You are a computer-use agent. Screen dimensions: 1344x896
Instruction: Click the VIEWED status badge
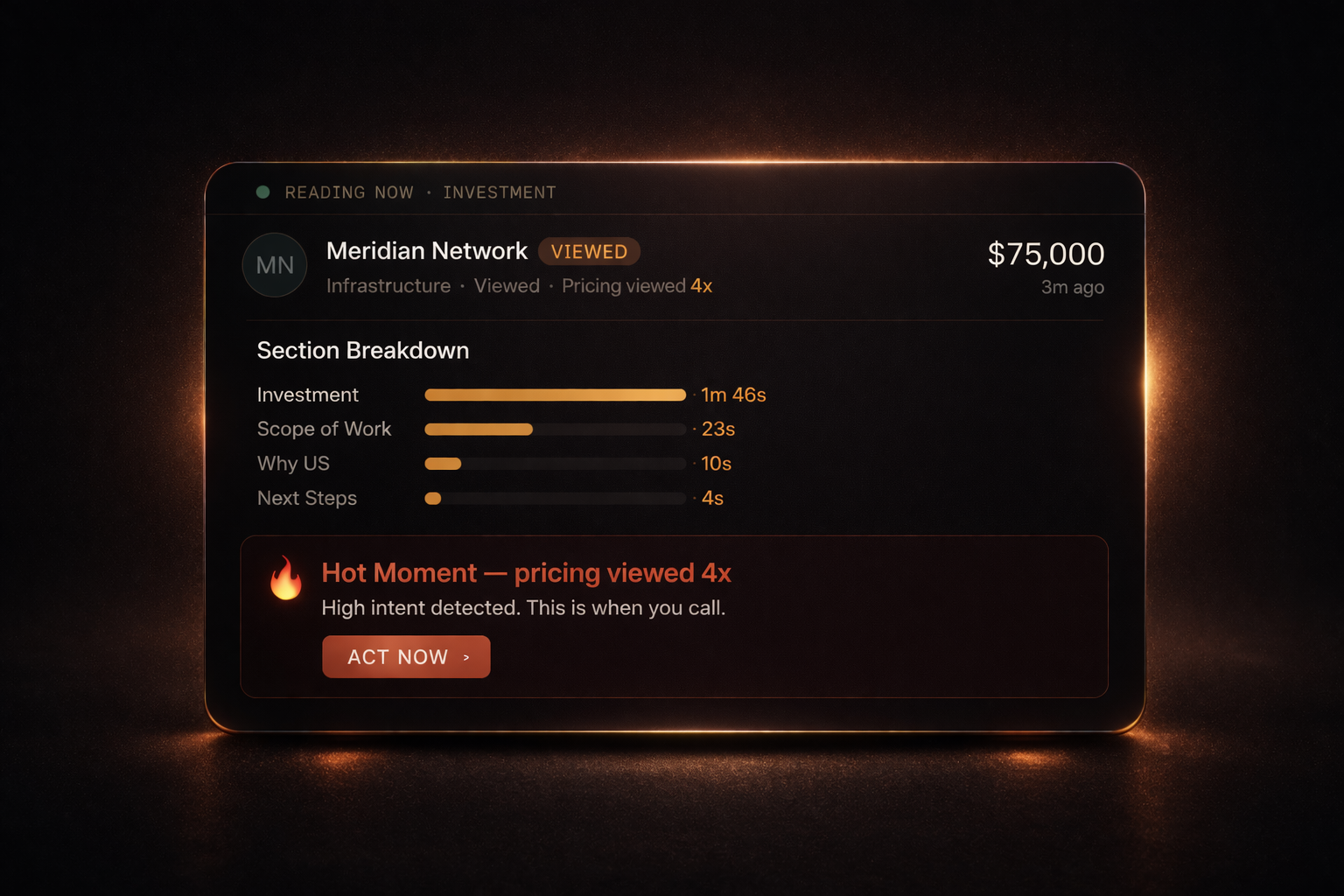pos(589,251)
